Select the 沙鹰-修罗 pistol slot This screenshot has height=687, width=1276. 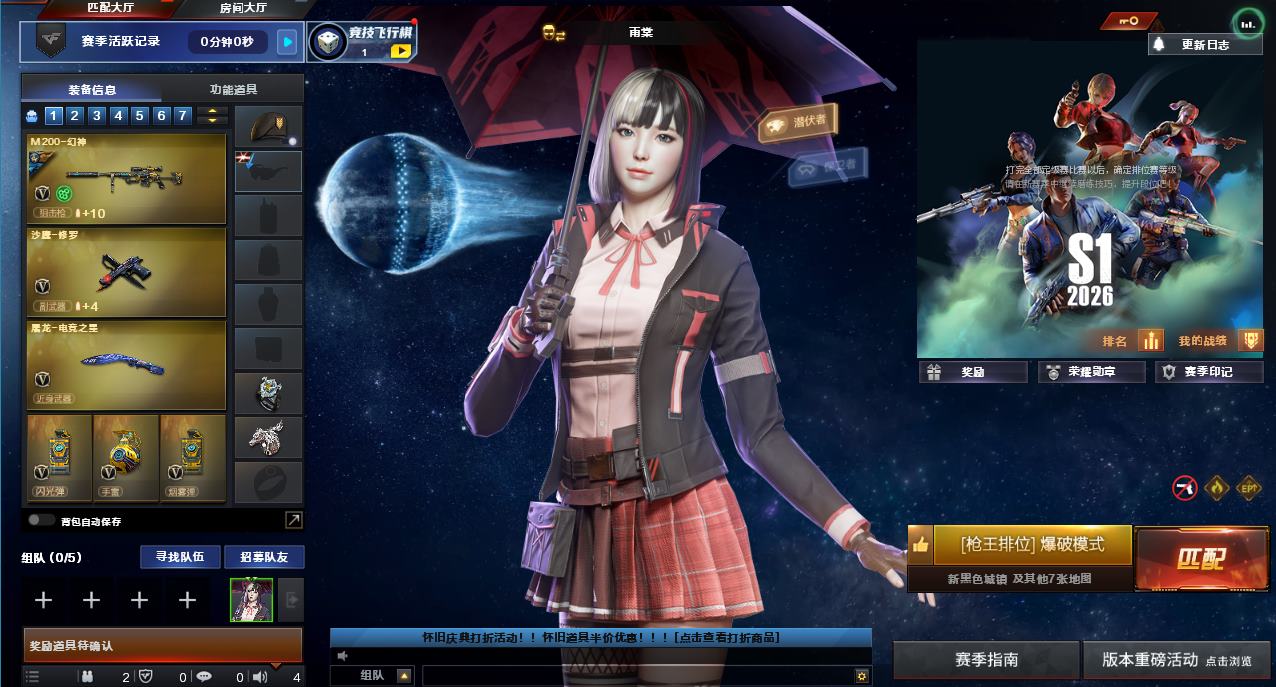click(x=127, y=270)
